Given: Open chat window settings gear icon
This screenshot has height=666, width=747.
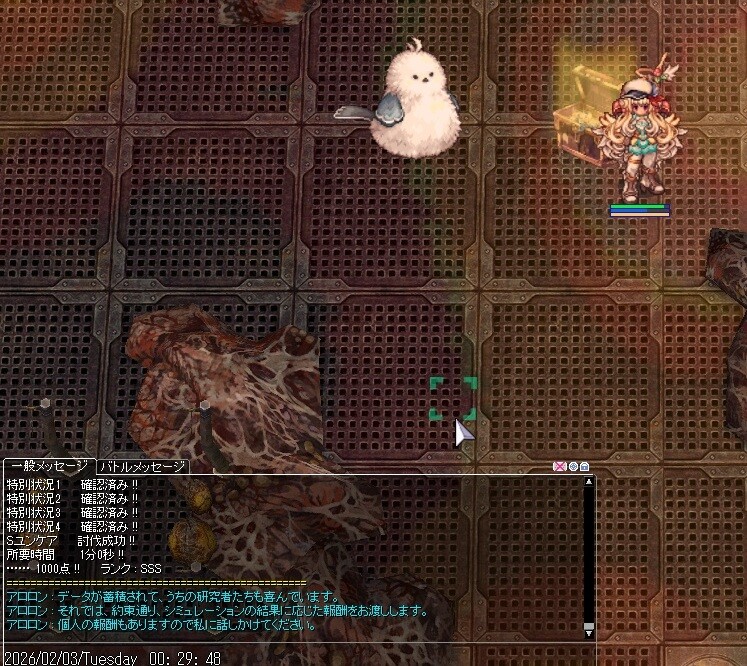Looking at the screenshot, I should tap(572, 467).
